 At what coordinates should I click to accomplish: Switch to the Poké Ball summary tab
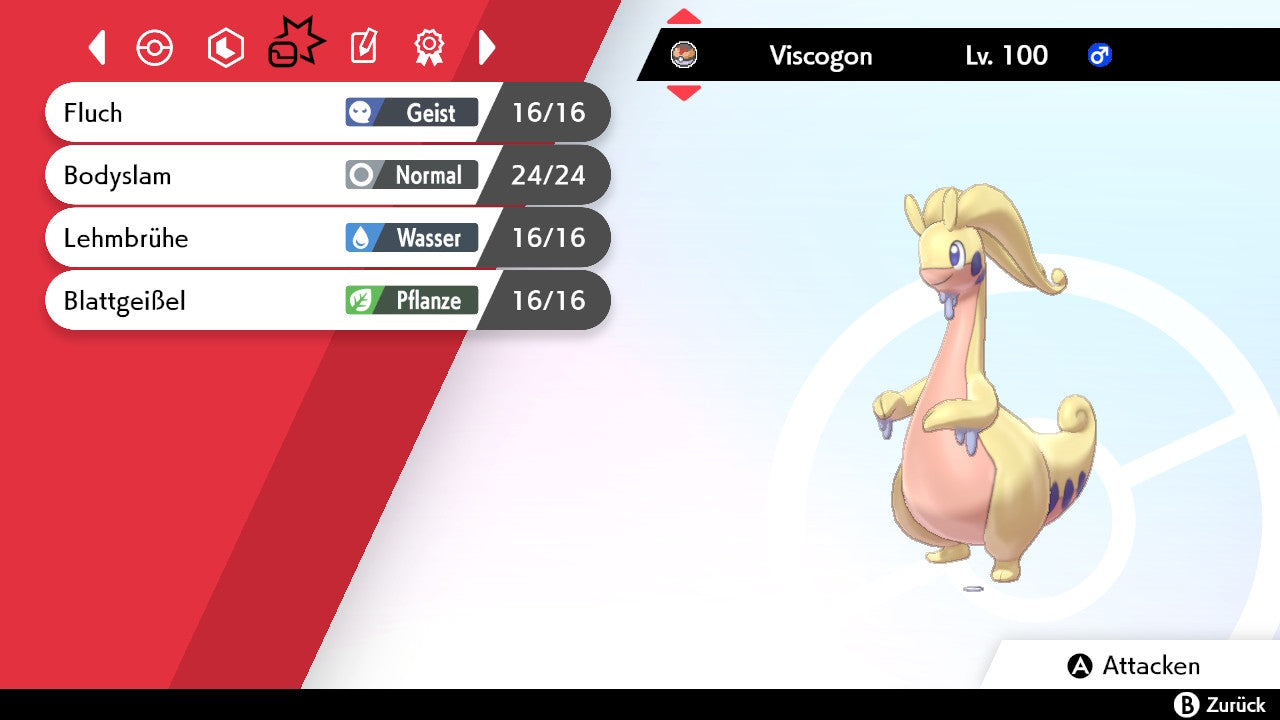pos(155,48)
